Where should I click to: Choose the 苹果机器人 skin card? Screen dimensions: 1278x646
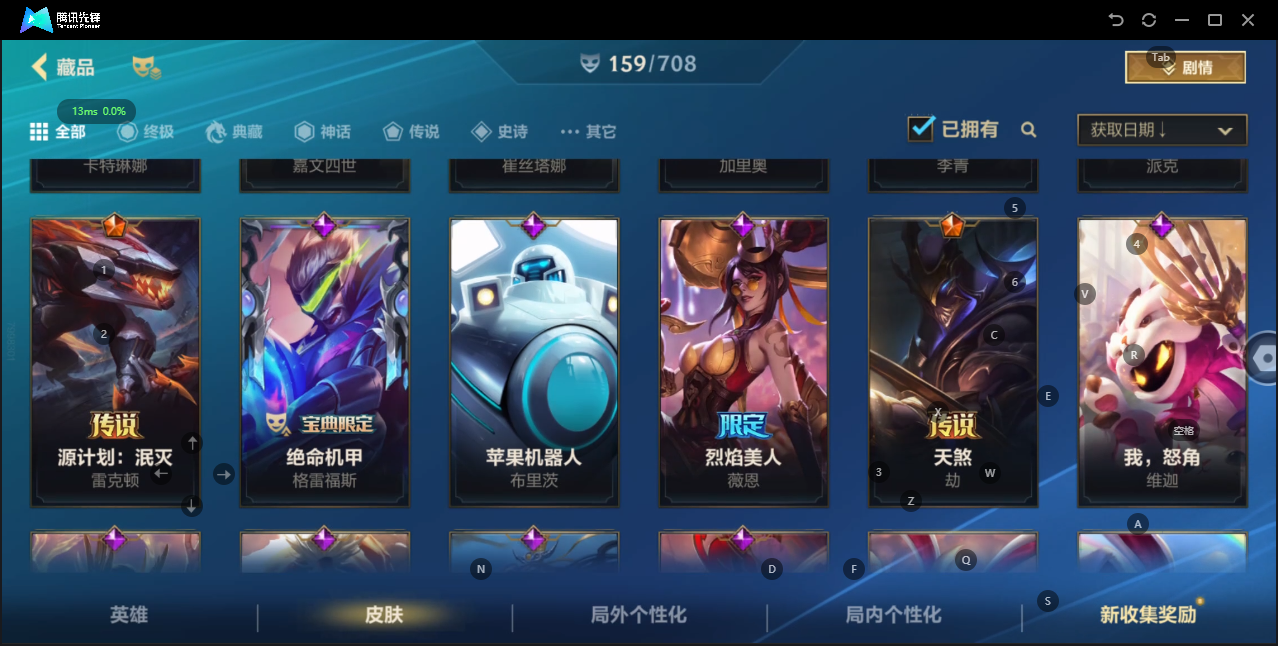point(534,360)
